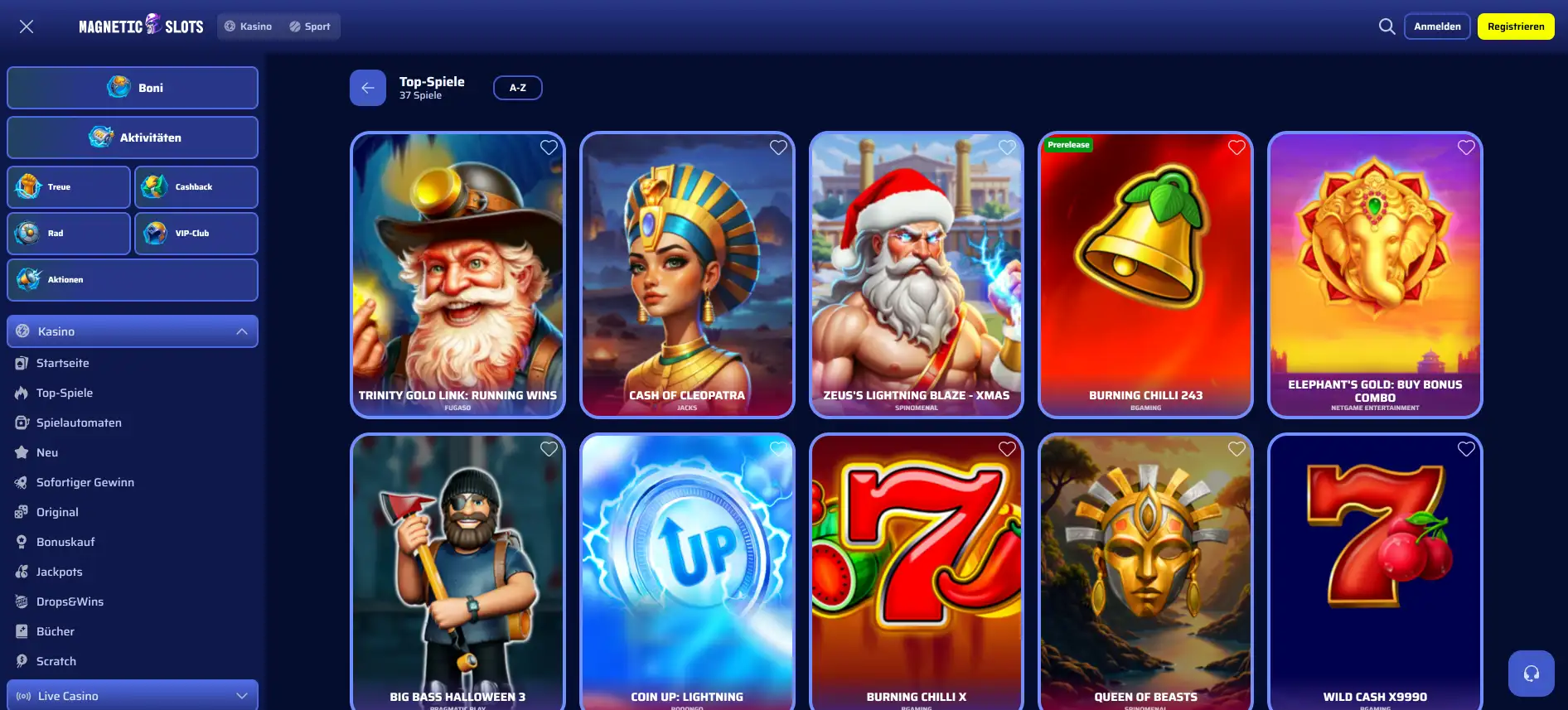Image resolution: width=1568 pixels, height=710 pixels.
Task: Open the A-Z sorting selector
Action: tap(517, 87)
